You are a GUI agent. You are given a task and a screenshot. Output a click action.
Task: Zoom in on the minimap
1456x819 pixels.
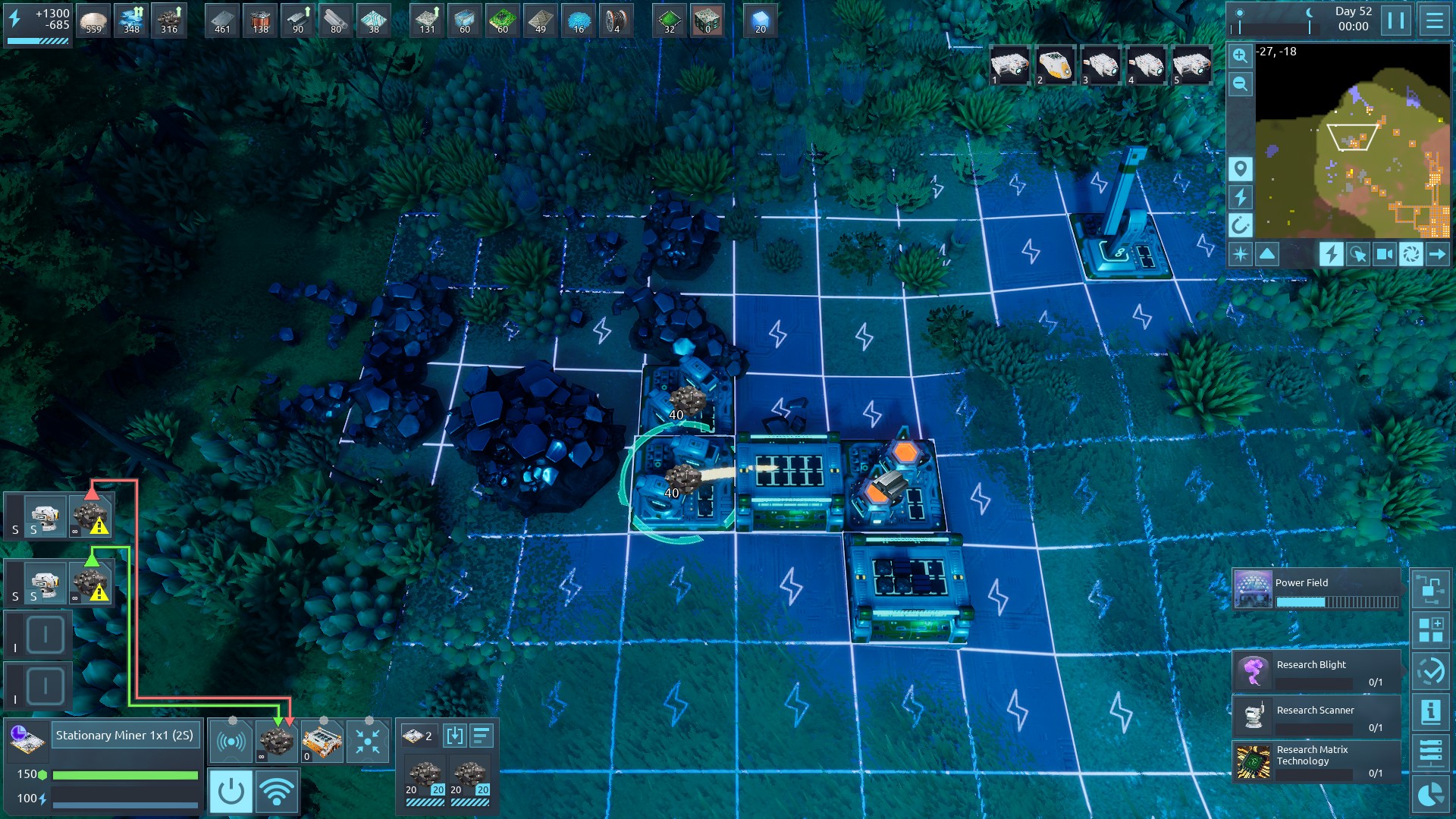point(1240,55)
